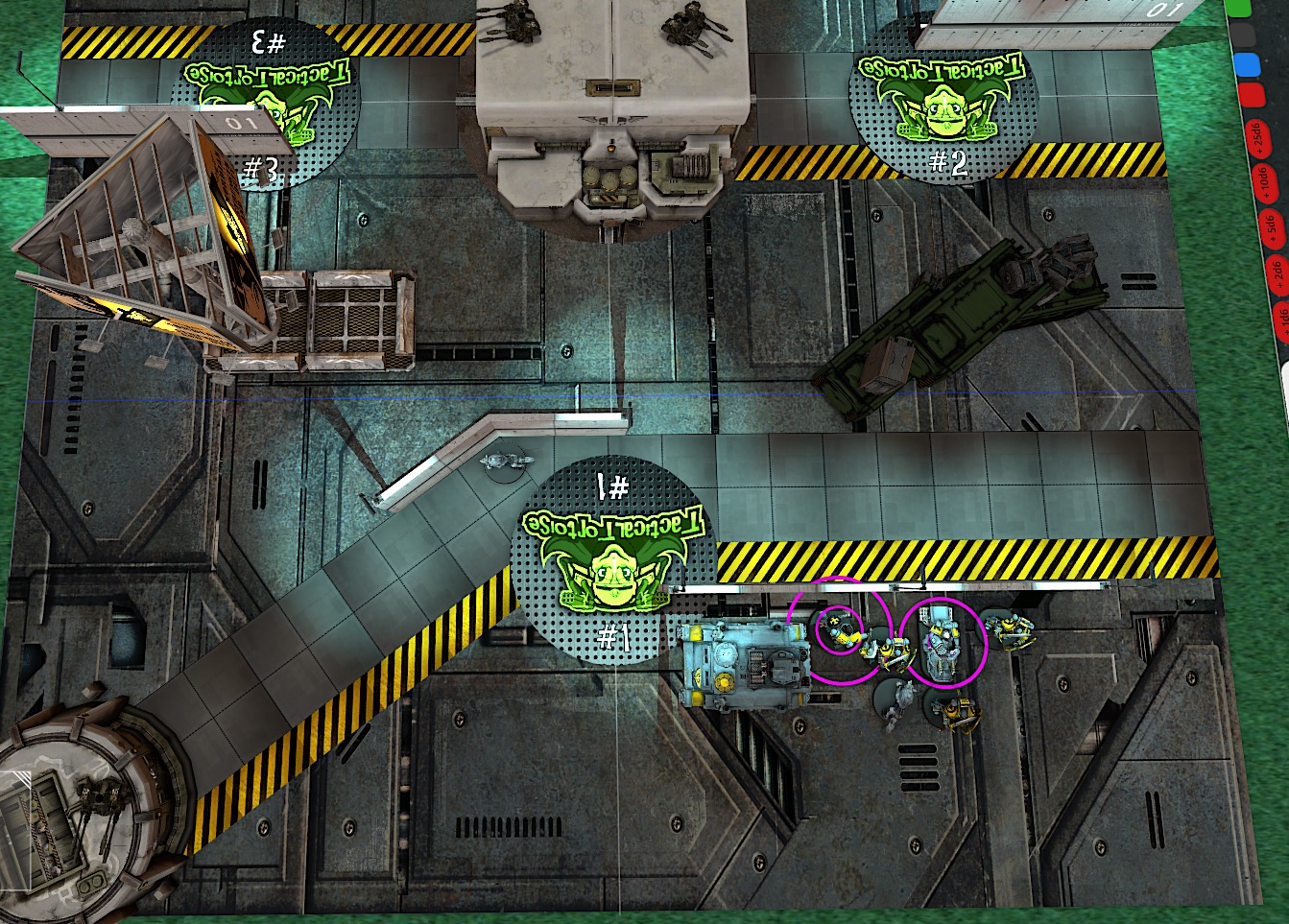Add 10 dice with the +10d6 button
Screen dimensions: 1289x924
1263,182
